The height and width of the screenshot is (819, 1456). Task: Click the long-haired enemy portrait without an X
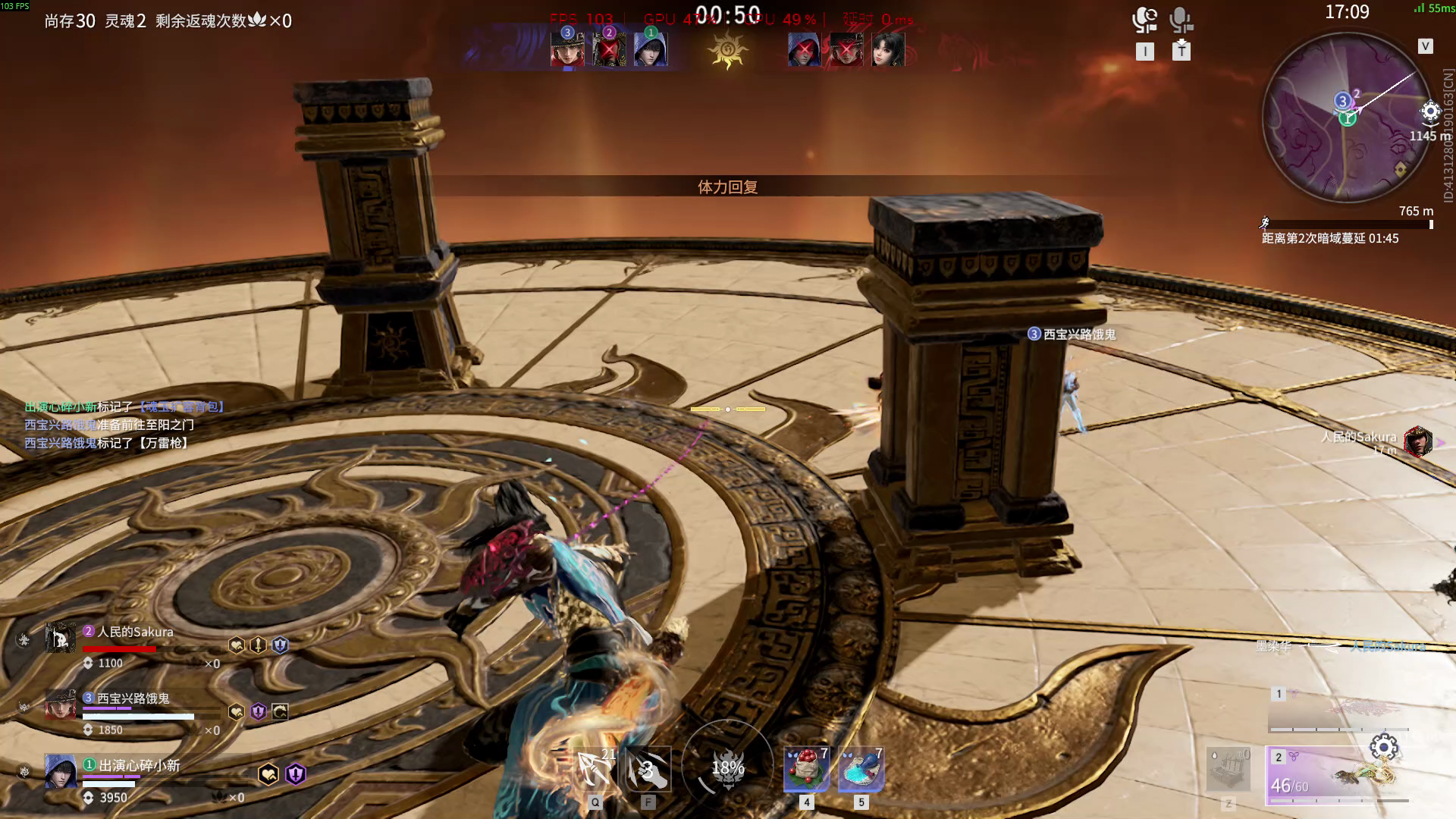pos(888,49)
